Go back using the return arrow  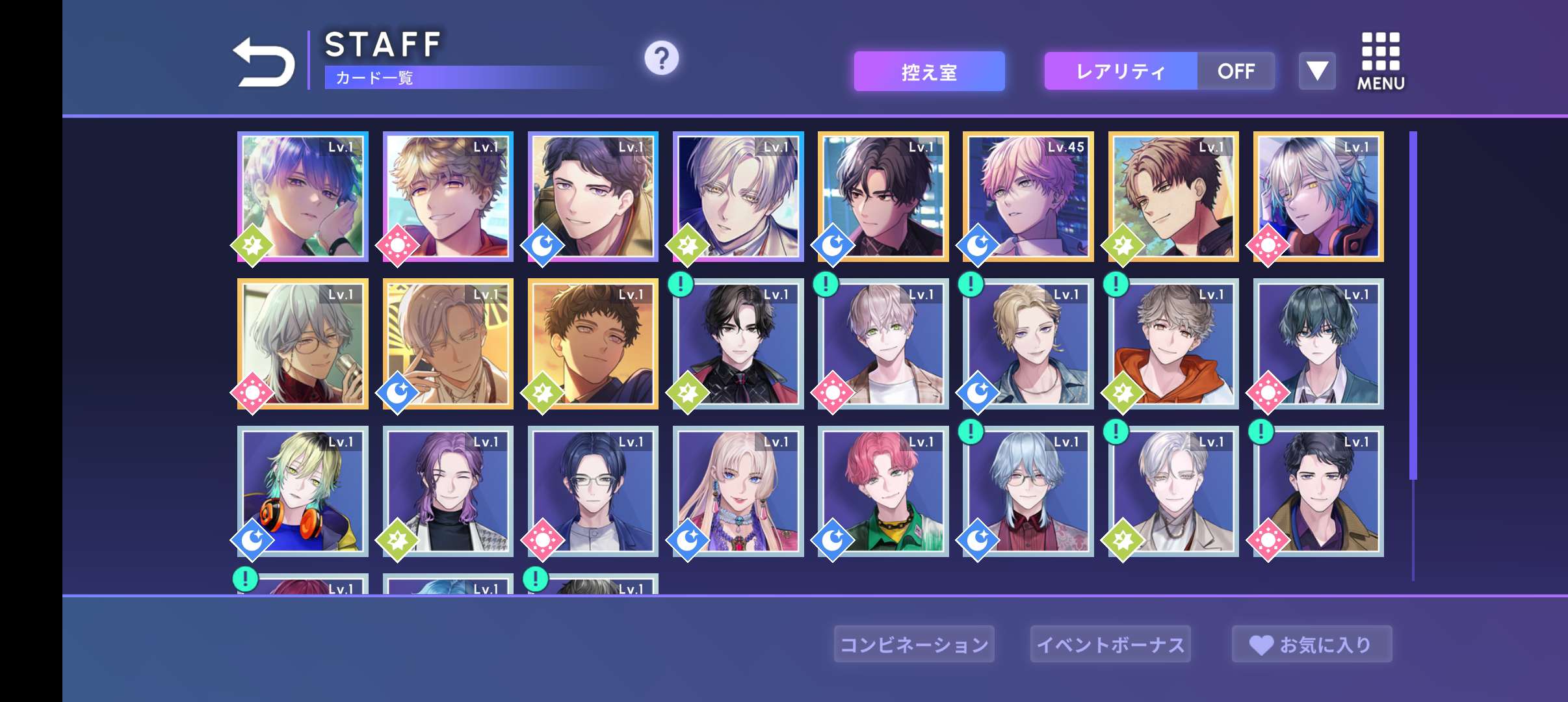pos(265,62)
